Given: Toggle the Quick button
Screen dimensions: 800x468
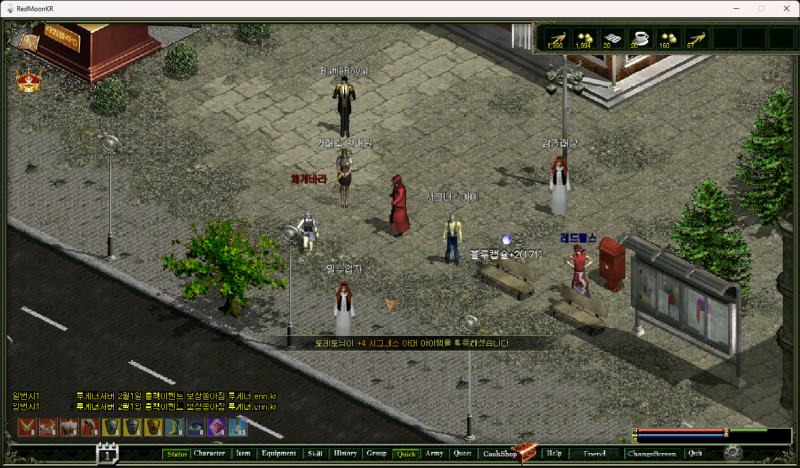Looking at the screenshot, I should (x=406, y=453).
